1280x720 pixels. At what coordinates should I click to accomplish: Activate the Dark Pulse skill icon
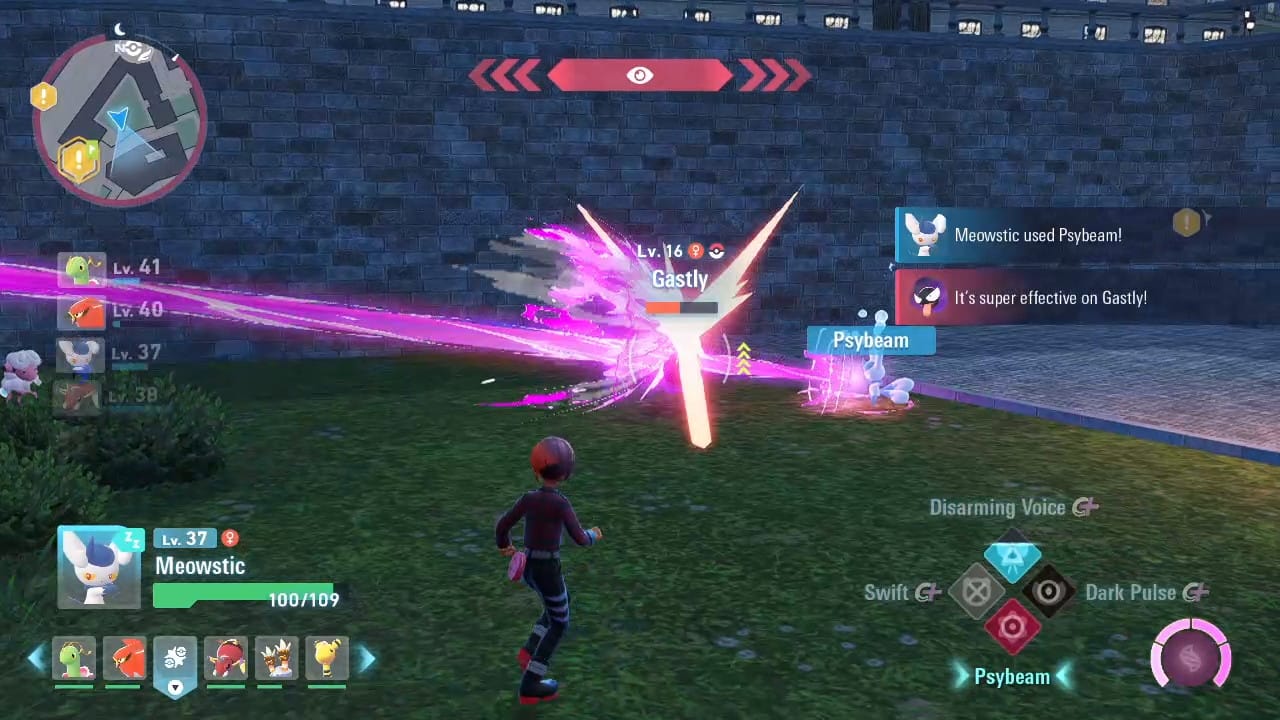tap(1048, 591)
